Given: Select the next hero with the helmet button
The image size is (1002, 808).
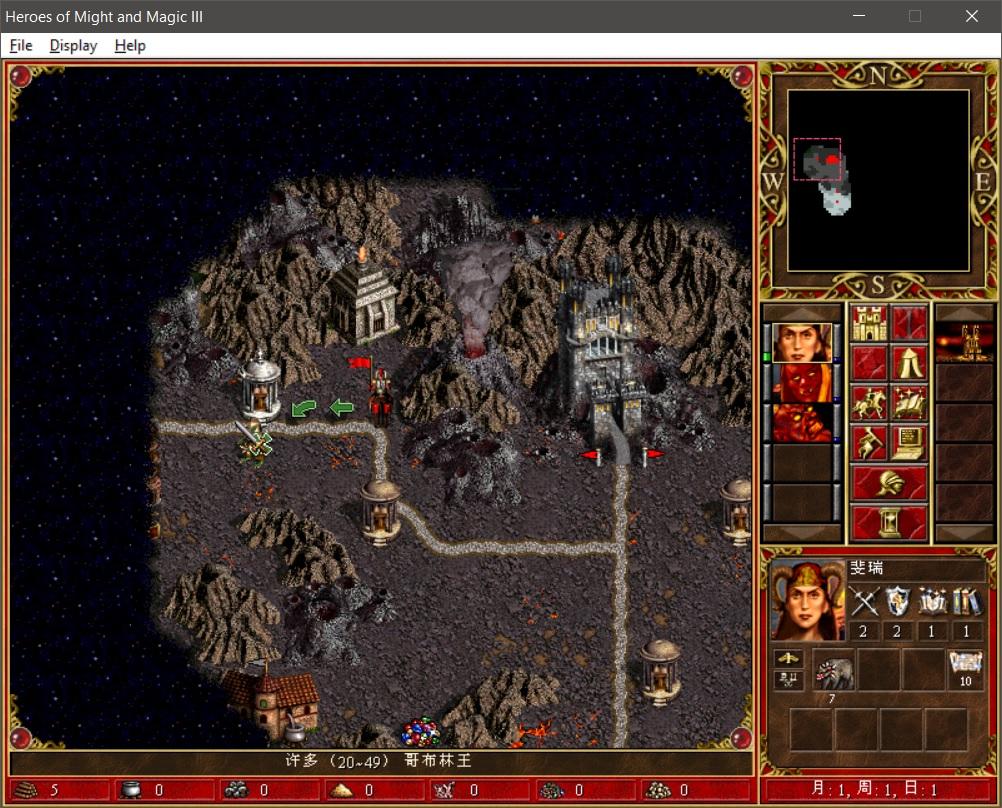Looking at the screenshot, I should tap(889, 483).
